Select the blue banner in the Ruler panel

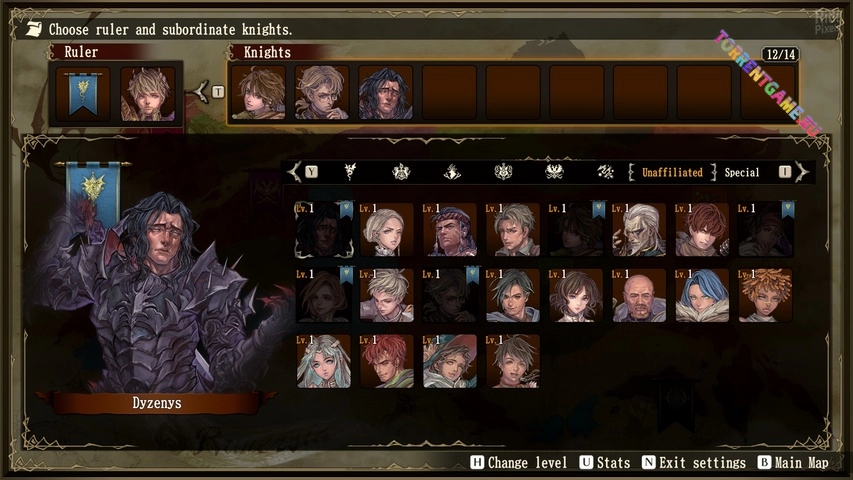[84, 94]
